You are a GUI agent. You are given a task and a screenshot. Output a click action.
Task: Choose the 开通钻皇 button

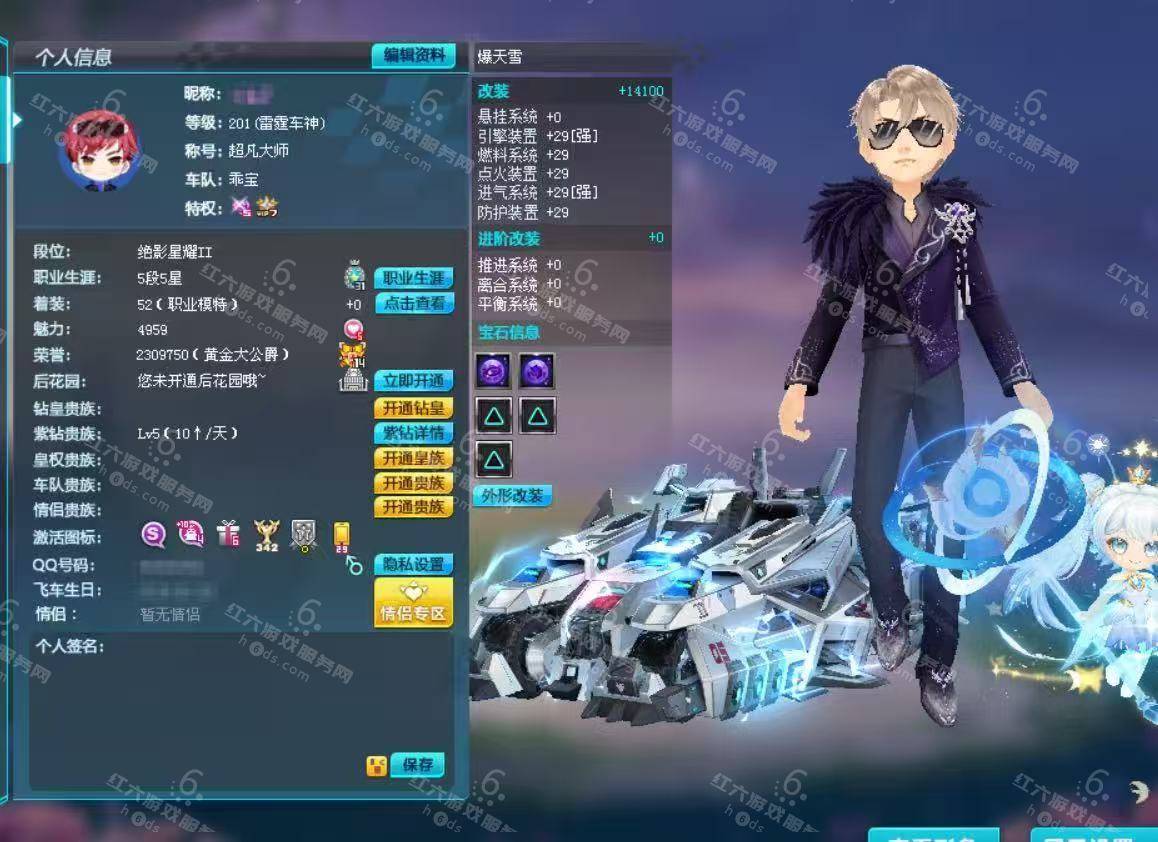coord(413,408)
